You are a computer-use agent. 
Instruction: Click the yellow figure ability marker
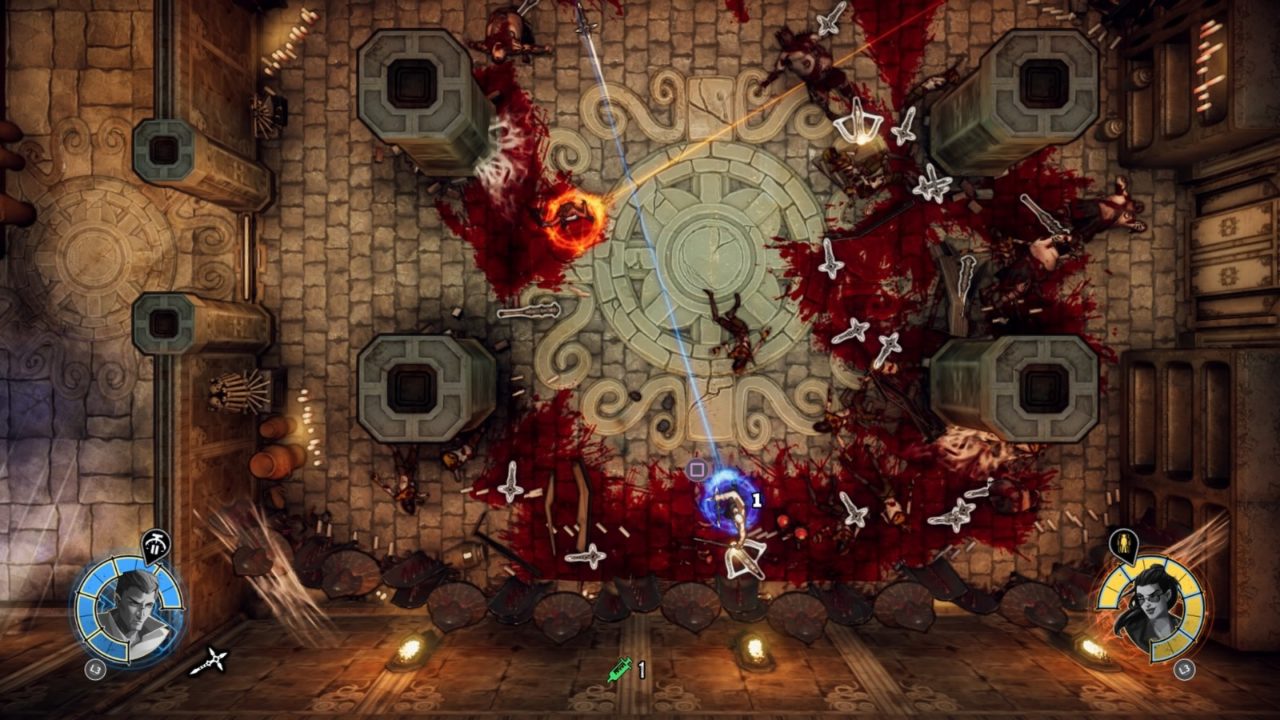pos(1123,545)
